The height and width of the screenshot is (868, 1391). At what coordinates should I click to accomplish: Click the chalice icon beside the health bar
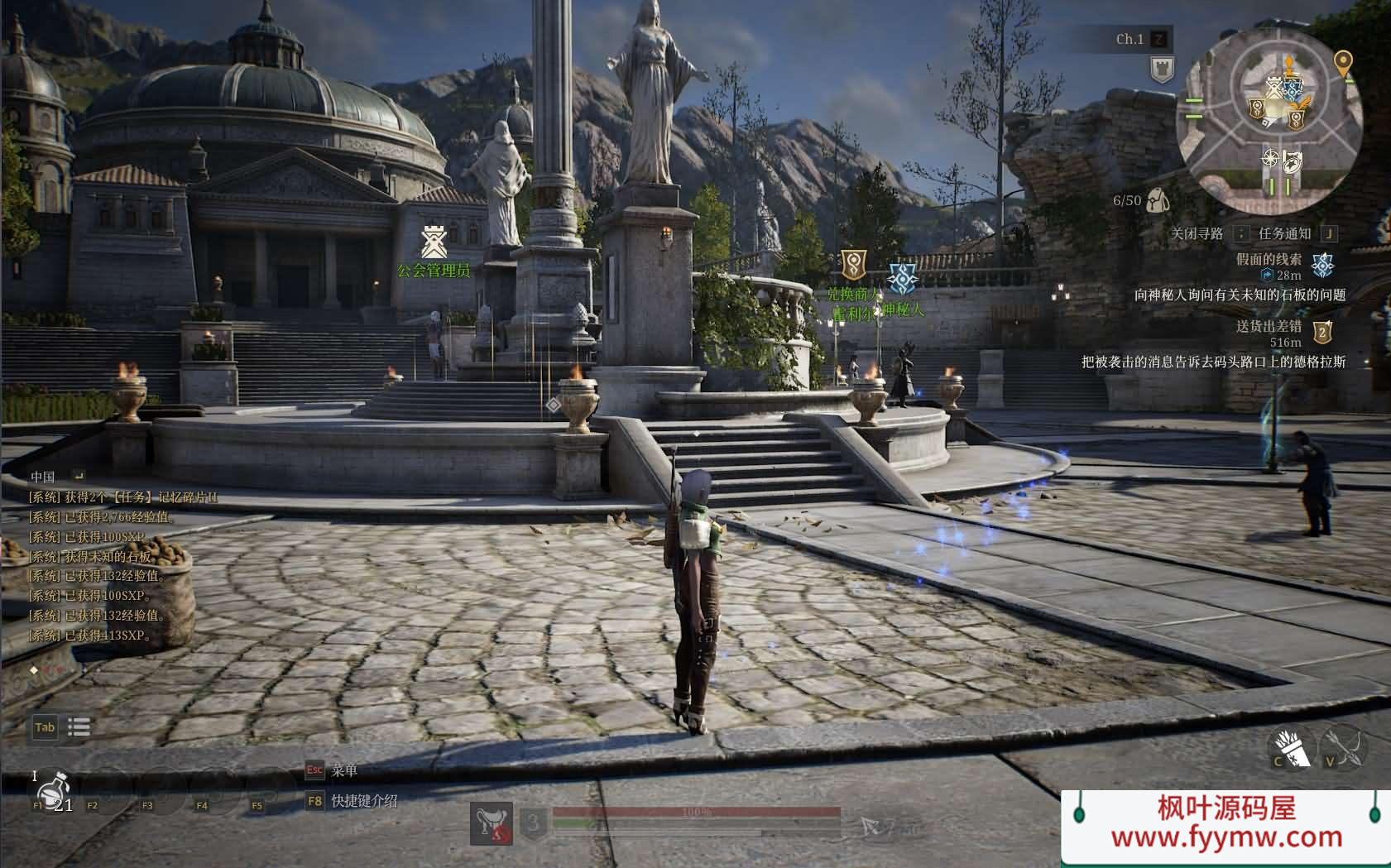(492, 823)
